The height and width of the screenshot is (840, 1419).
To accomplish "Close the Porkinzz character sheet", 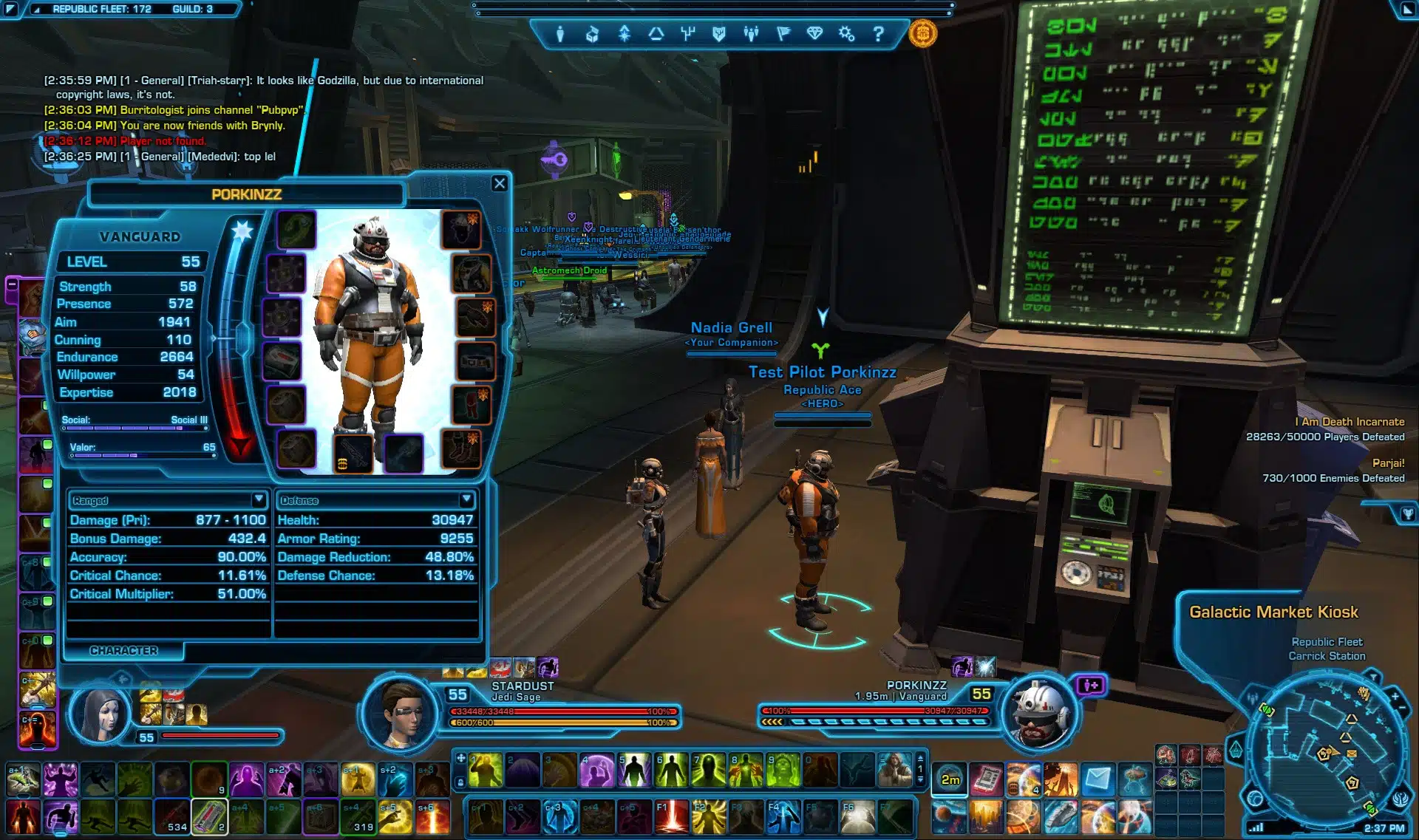I will tap(500, 183).
